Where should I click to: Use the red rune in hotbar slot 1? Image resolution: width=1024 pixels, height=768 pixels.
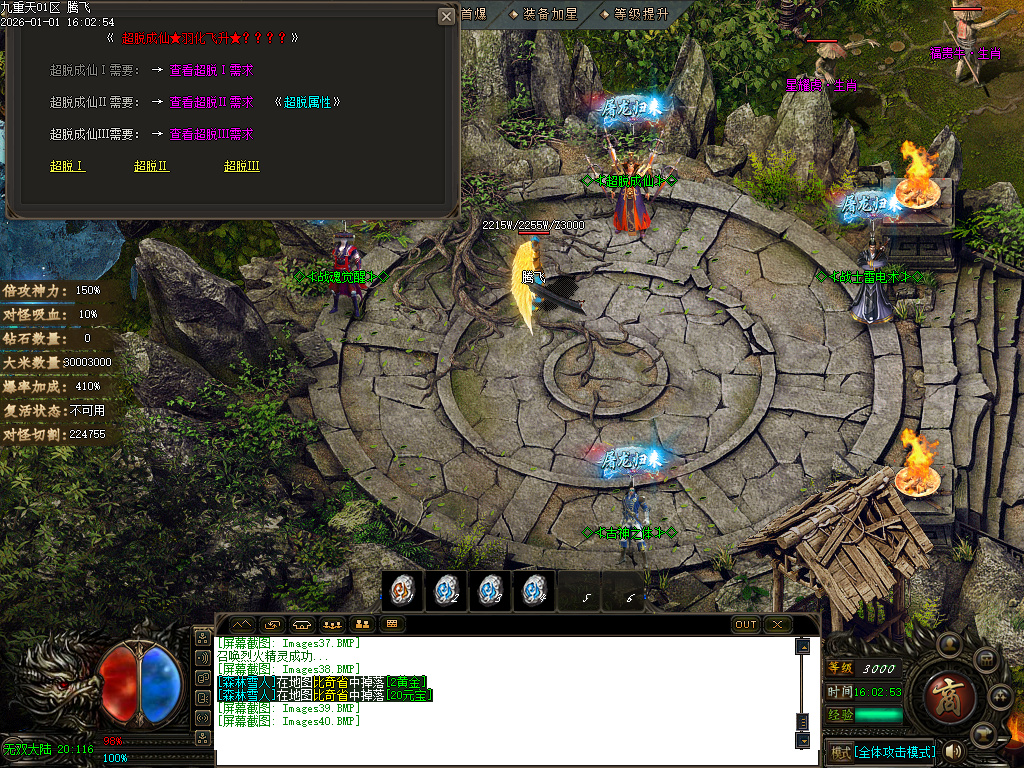(402, 591)
